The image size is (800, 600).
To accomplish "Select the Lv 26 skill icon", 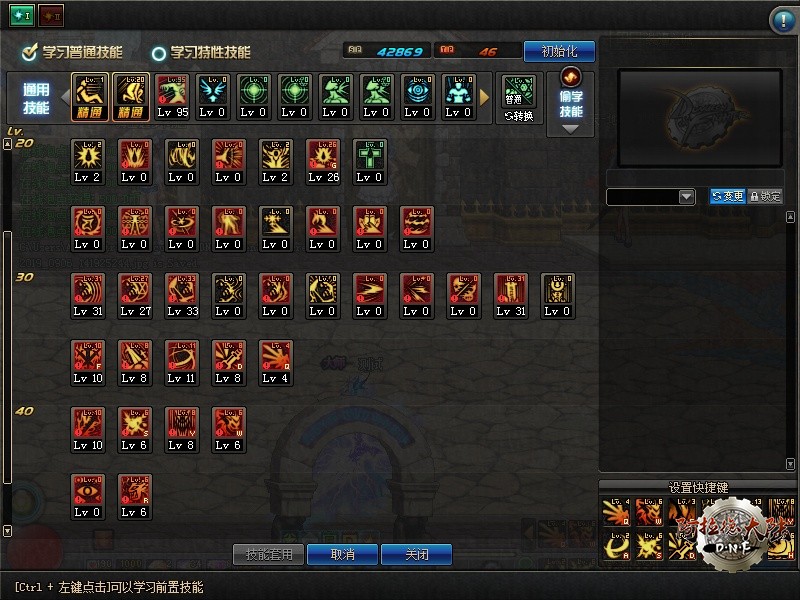I will [323, 160].
